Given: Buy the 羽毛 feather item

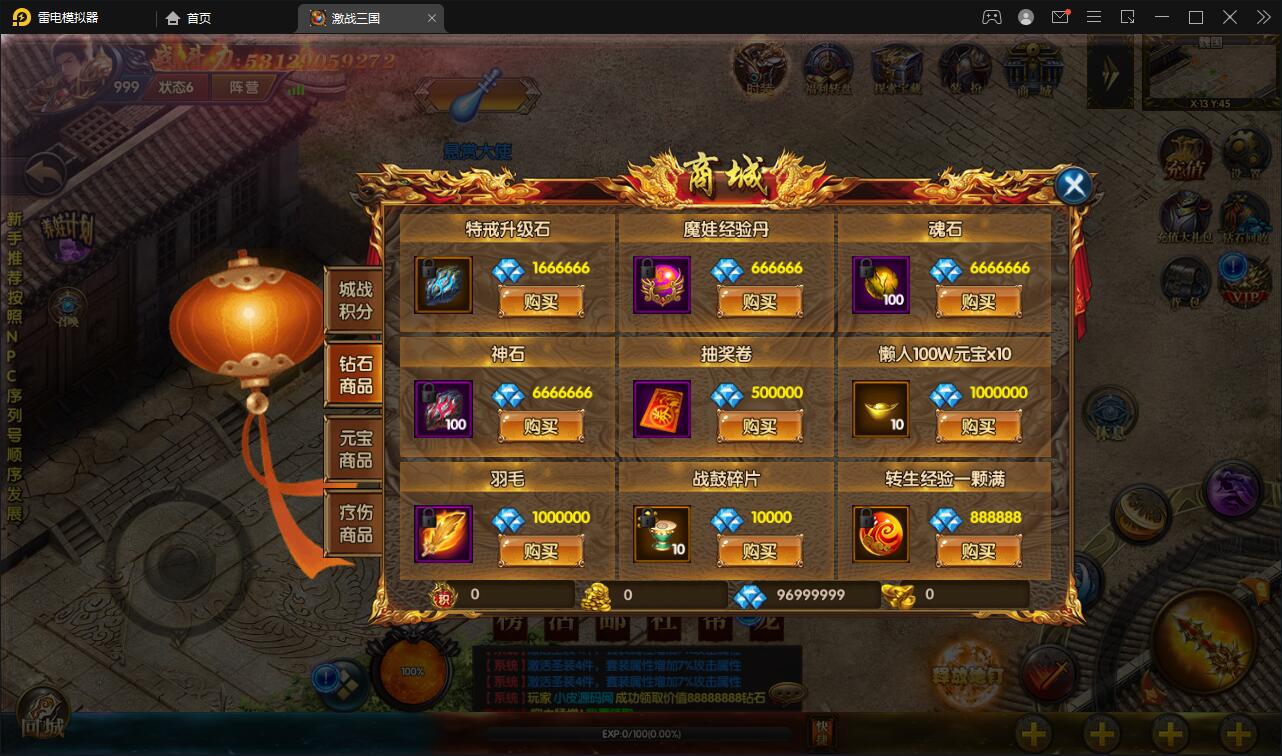Looking at the screenshot, I should pyautogui.click(x=540, y=551).
